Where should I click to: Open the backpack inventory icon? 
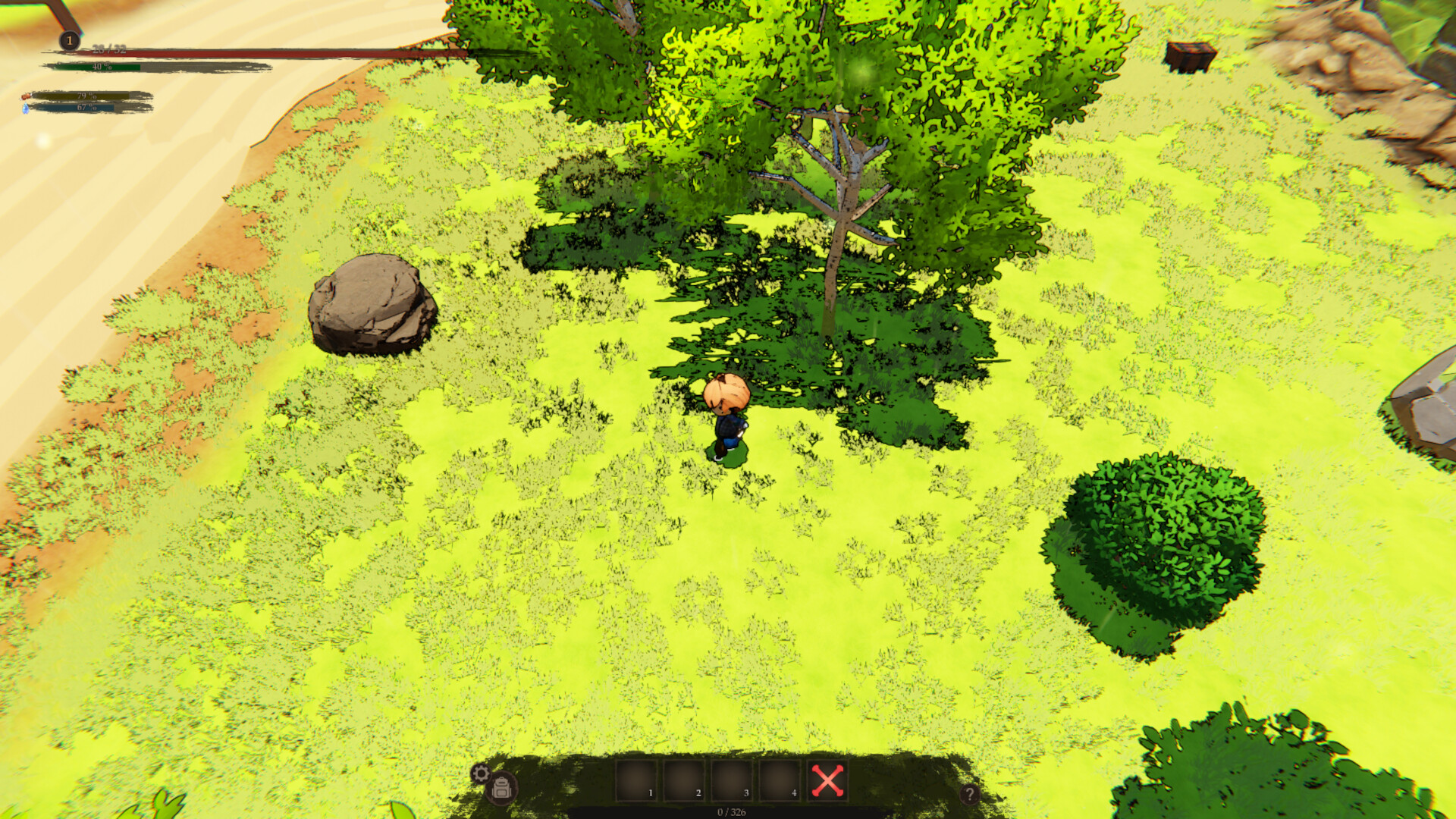(x=502, y=788)
